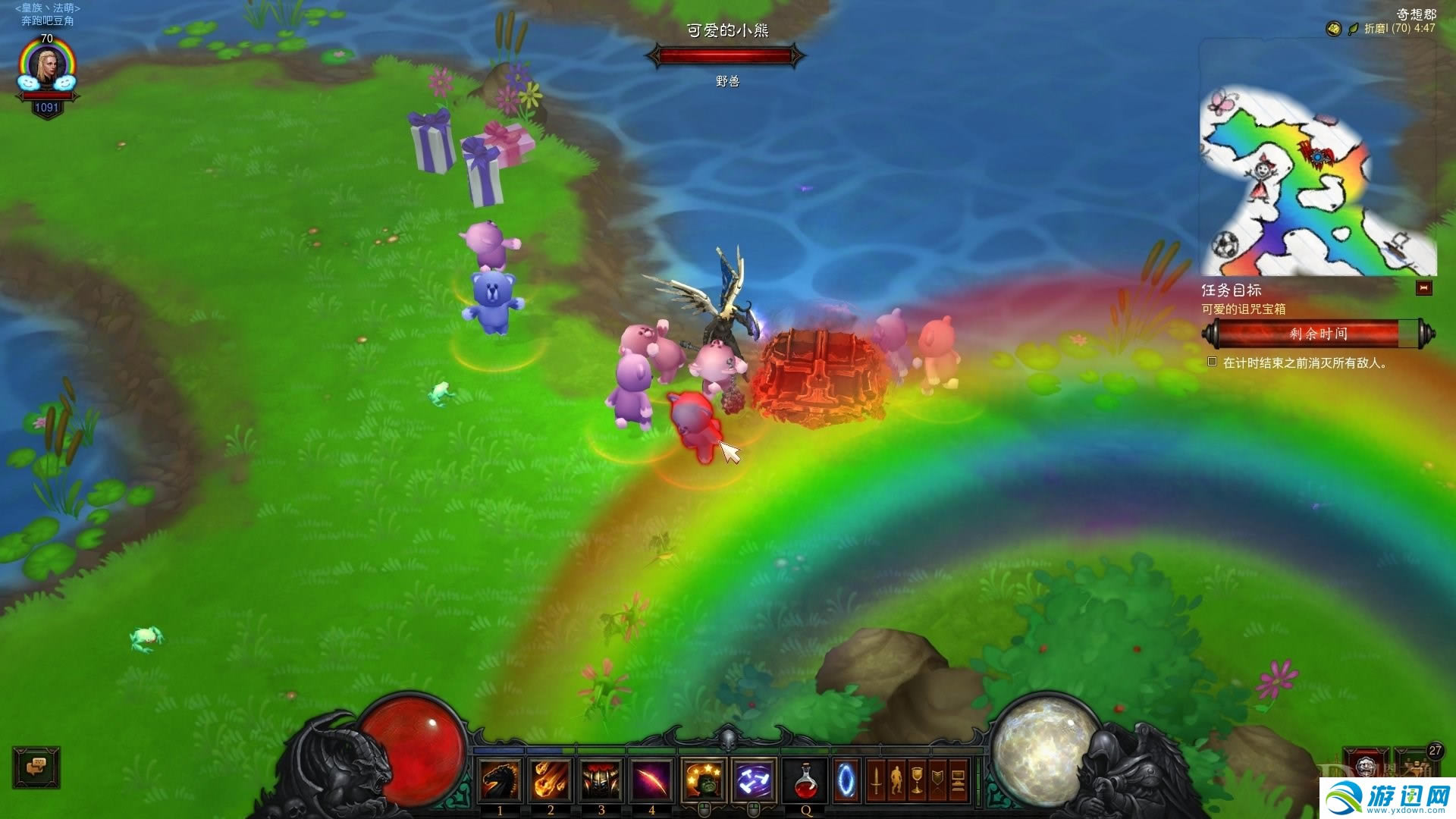Viewport: 1456px width, 819px height.
Task: Click the red grinning mask button
Action: point(1367,766)
